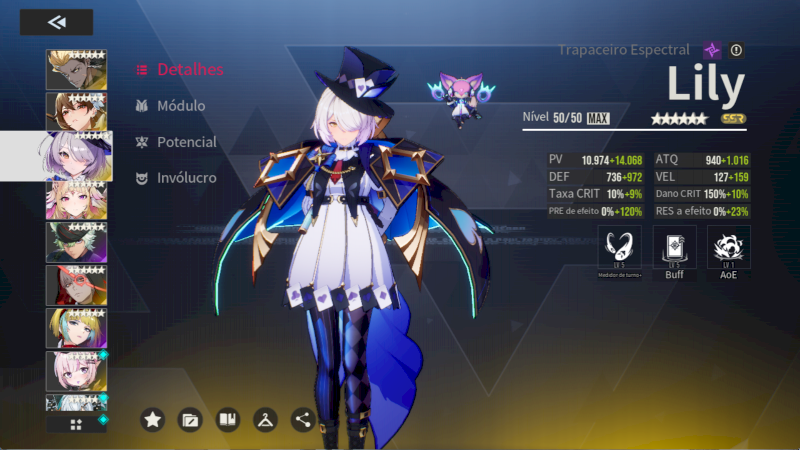800x450 pixels.
Task: Inspect the AoE skill icon
Action: click(728, 247)
